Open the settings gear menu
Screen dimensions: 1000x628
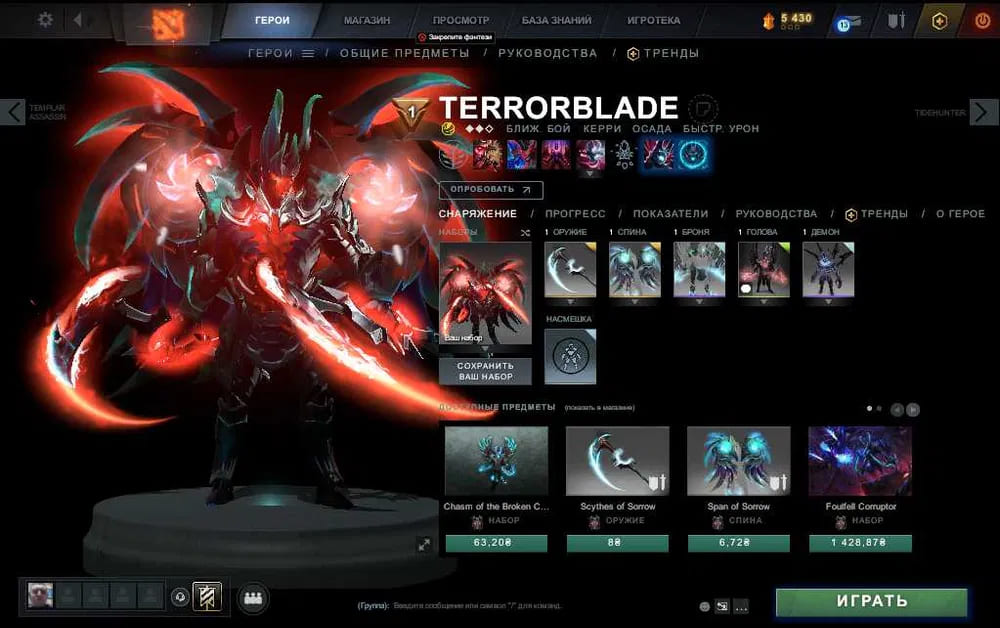click(45, 19)
